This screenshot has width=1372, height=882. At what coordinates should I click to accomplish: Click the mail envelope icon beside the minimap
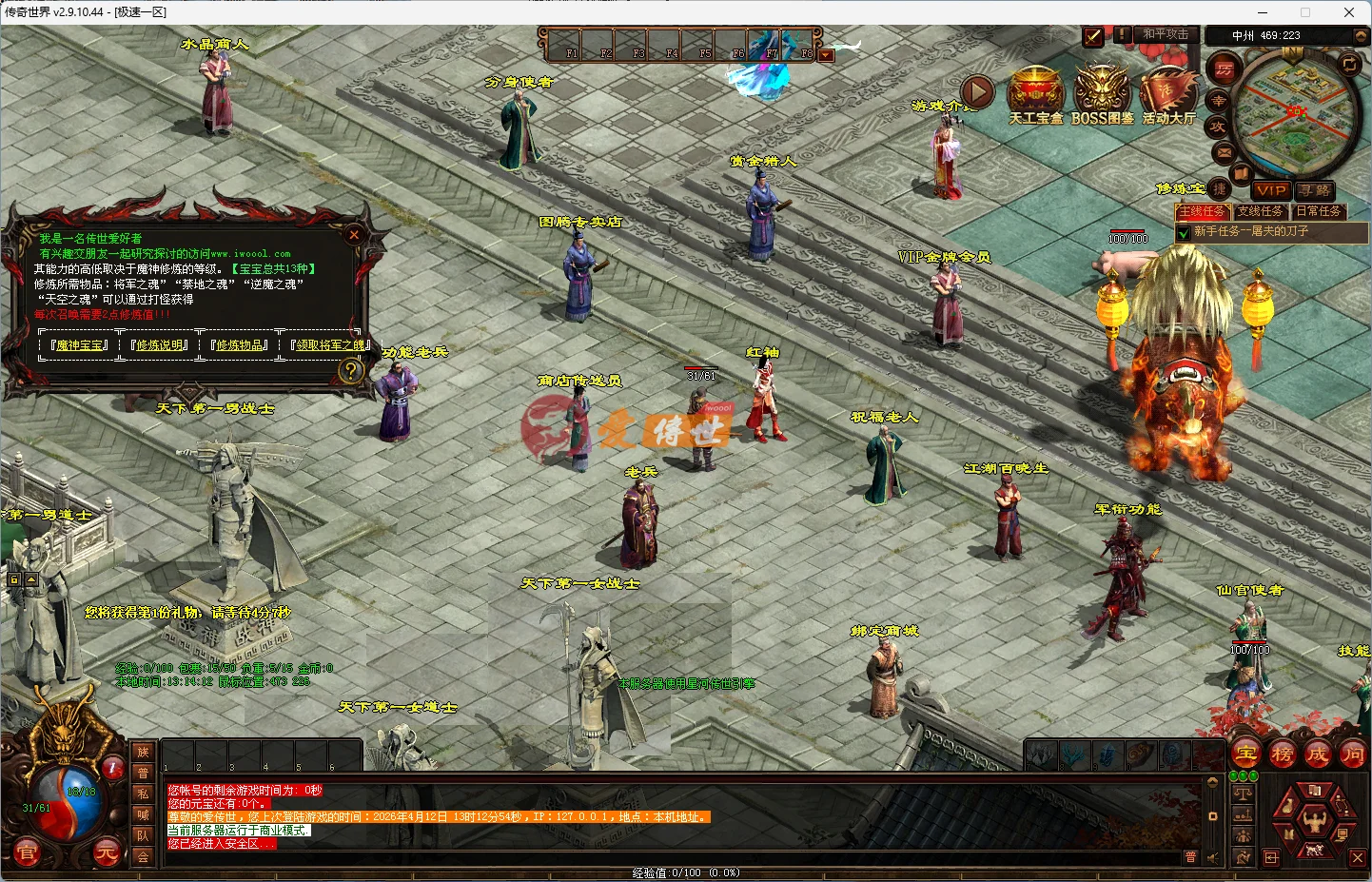pos(1223,151)
